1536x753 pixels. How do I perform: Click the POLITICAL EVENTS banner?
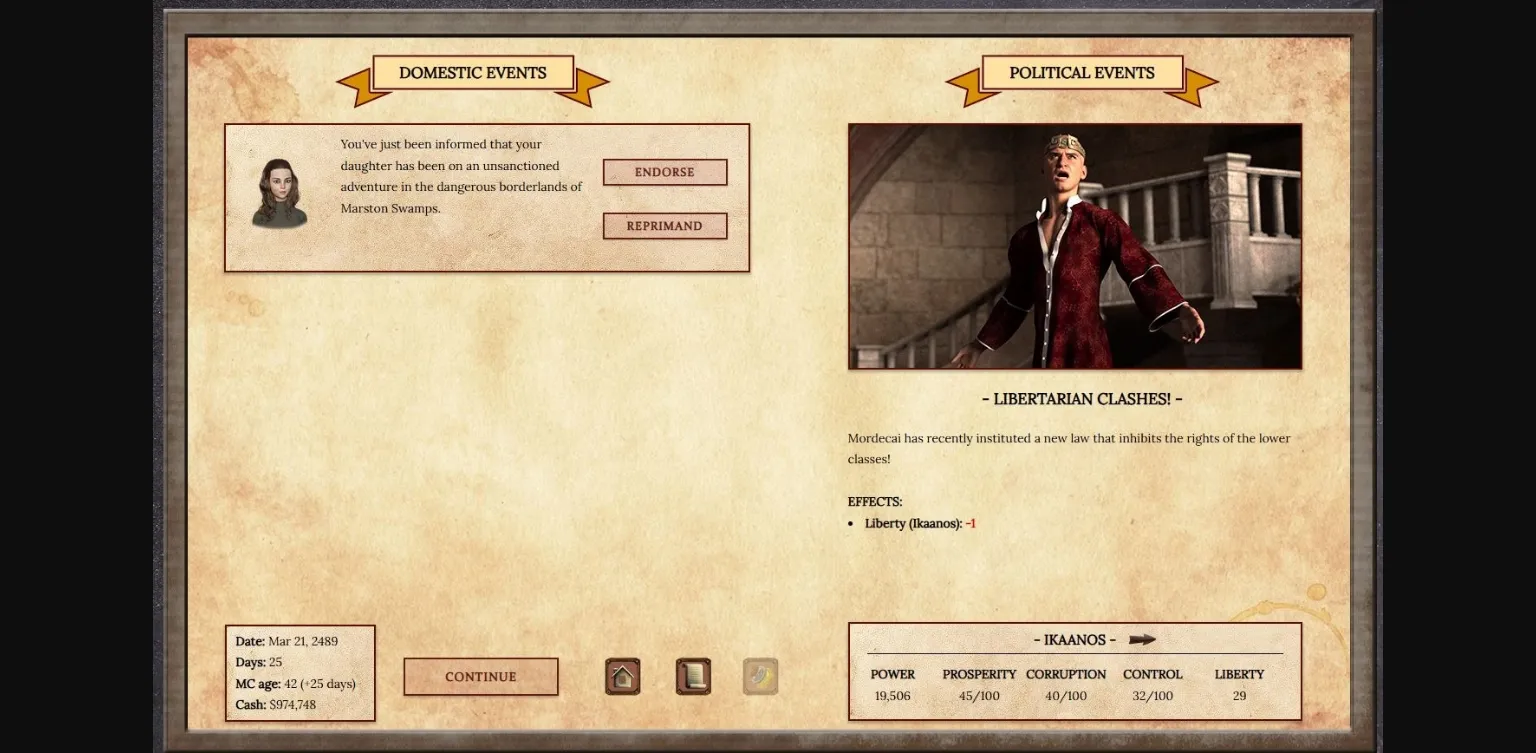(1082, 72)
